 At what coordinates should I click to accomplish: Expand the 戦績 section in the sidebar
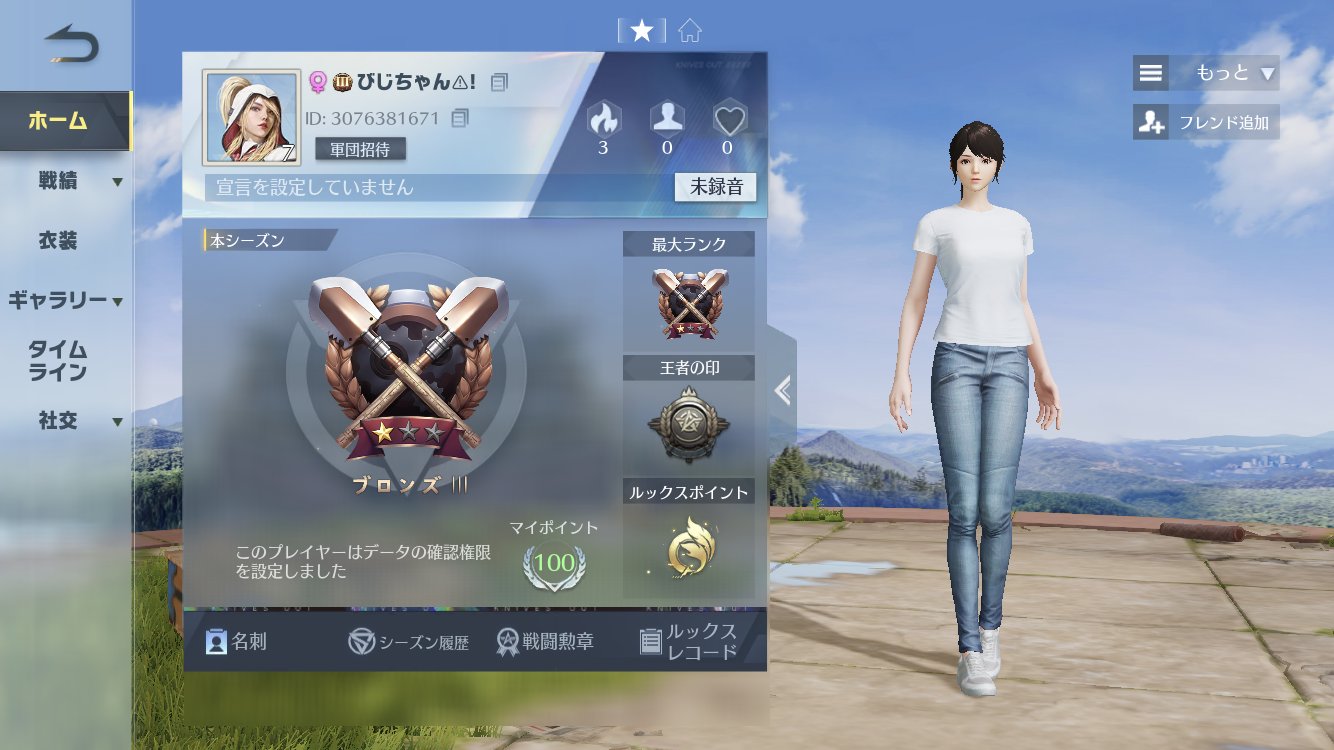tap(60, 180)
